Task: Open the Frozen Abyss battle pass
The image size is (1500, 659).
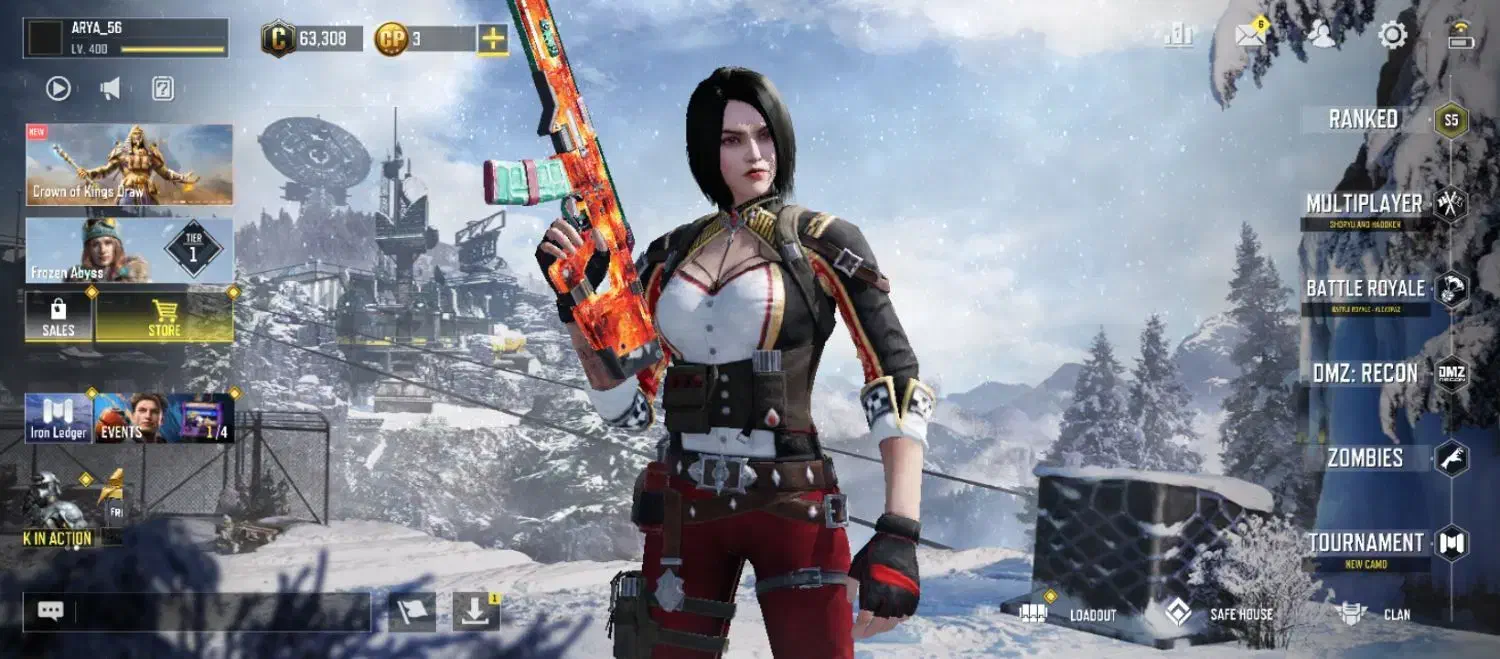Action: coord(129,251)
